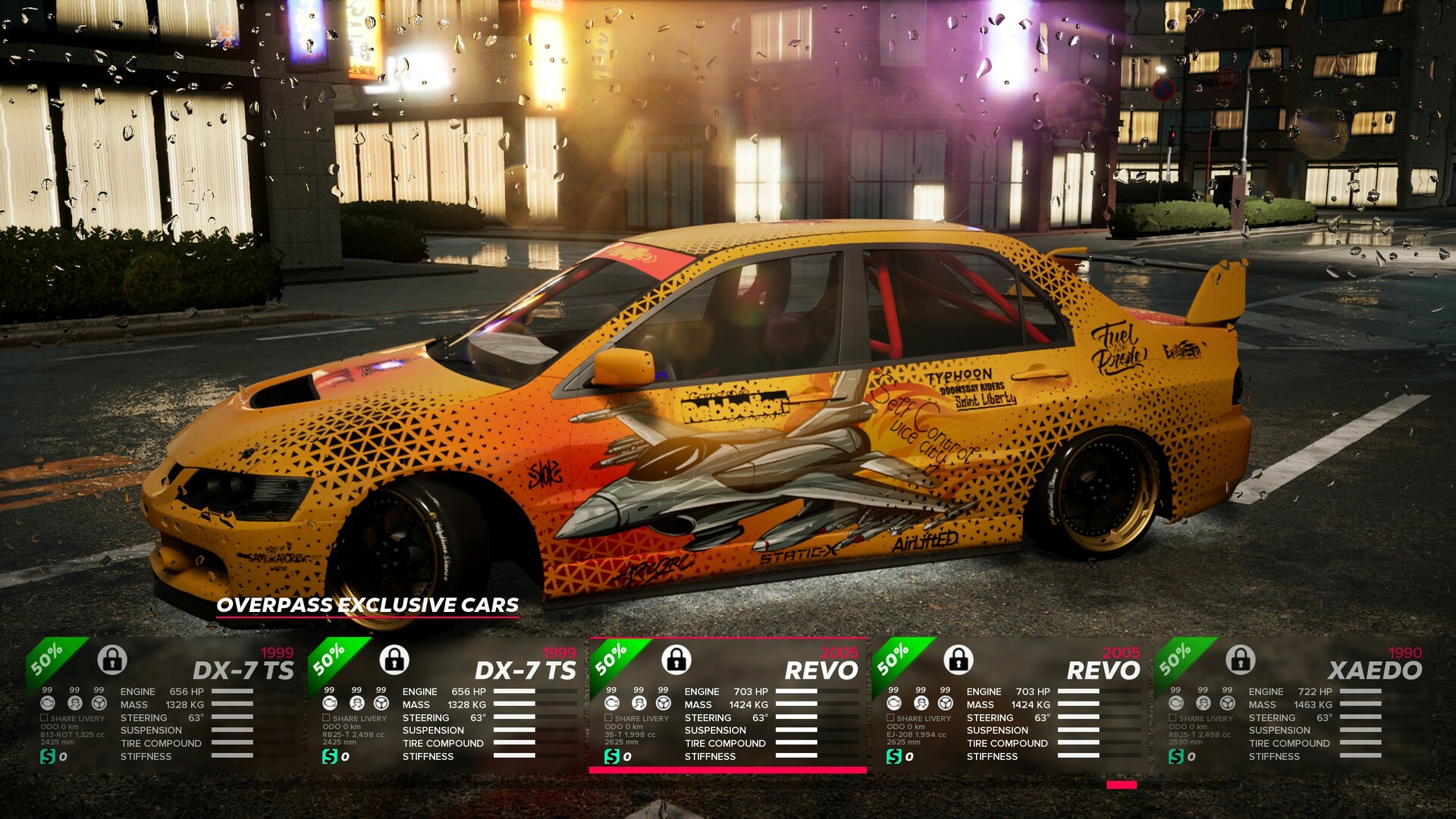Toggle Share Livery on the B13-ROT DX-7 TS
Viewport: 1456px width, 819px height.
click(x=45, y=717)
